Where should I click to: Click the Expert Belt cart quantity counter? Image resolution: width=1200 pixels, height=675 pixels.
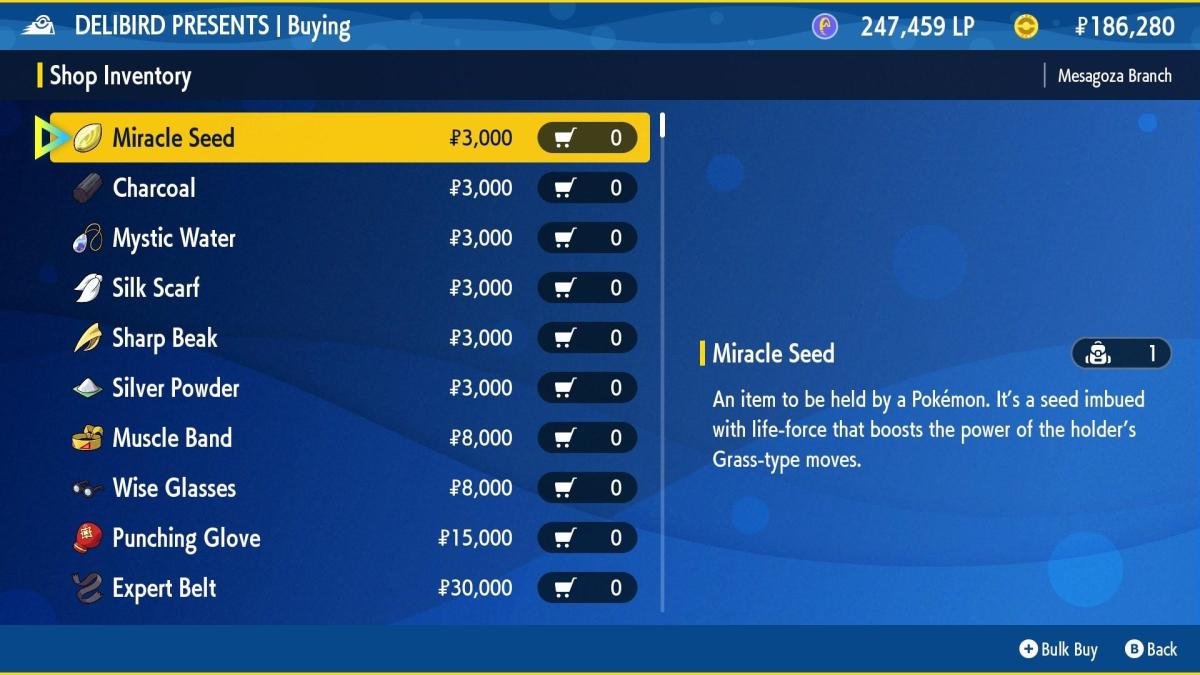tap(587, 588)
